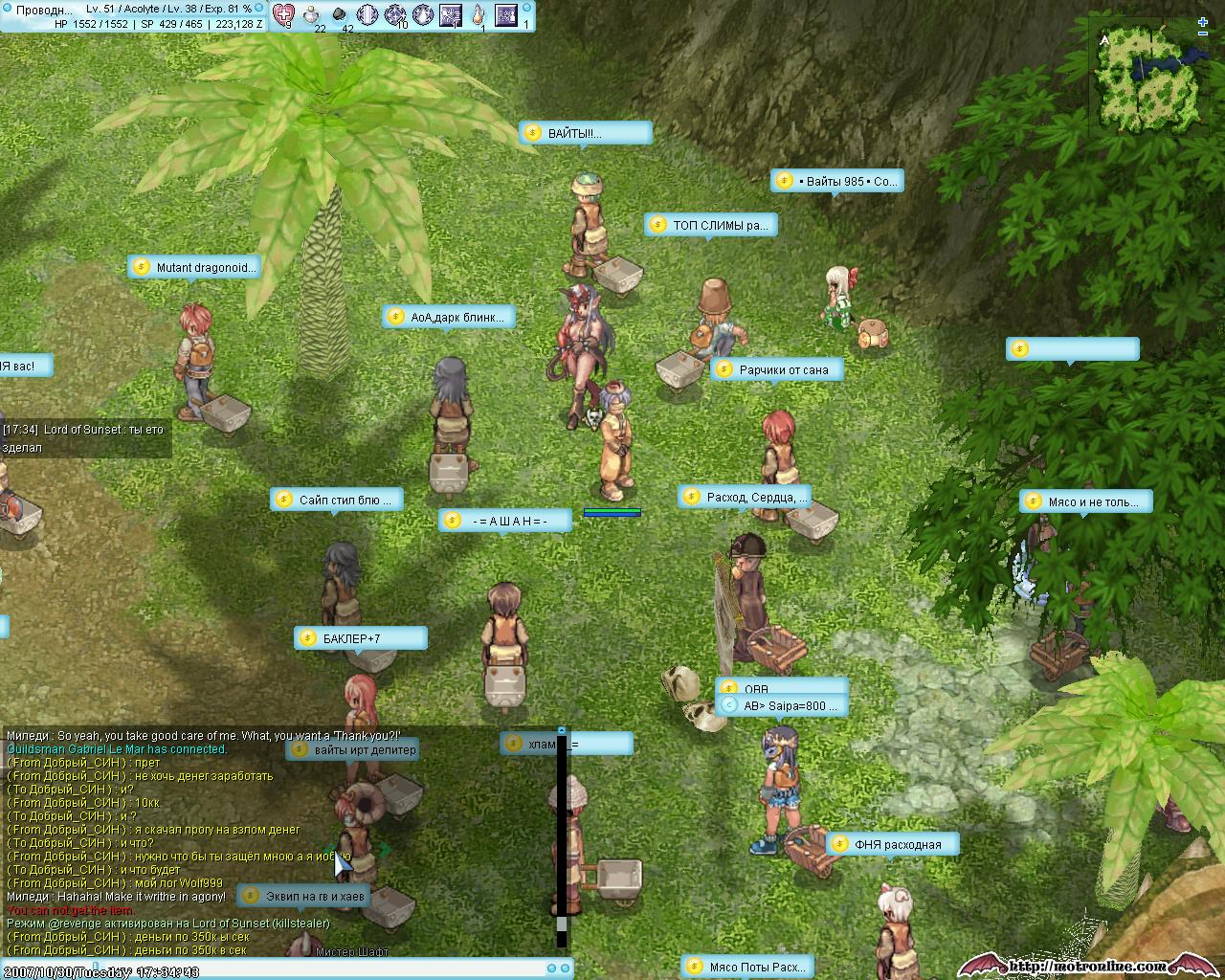The width and height of the screenshot is (1225, 980).
Task: Use the red heart Heal skill
Action: click(x=284, y=14)
